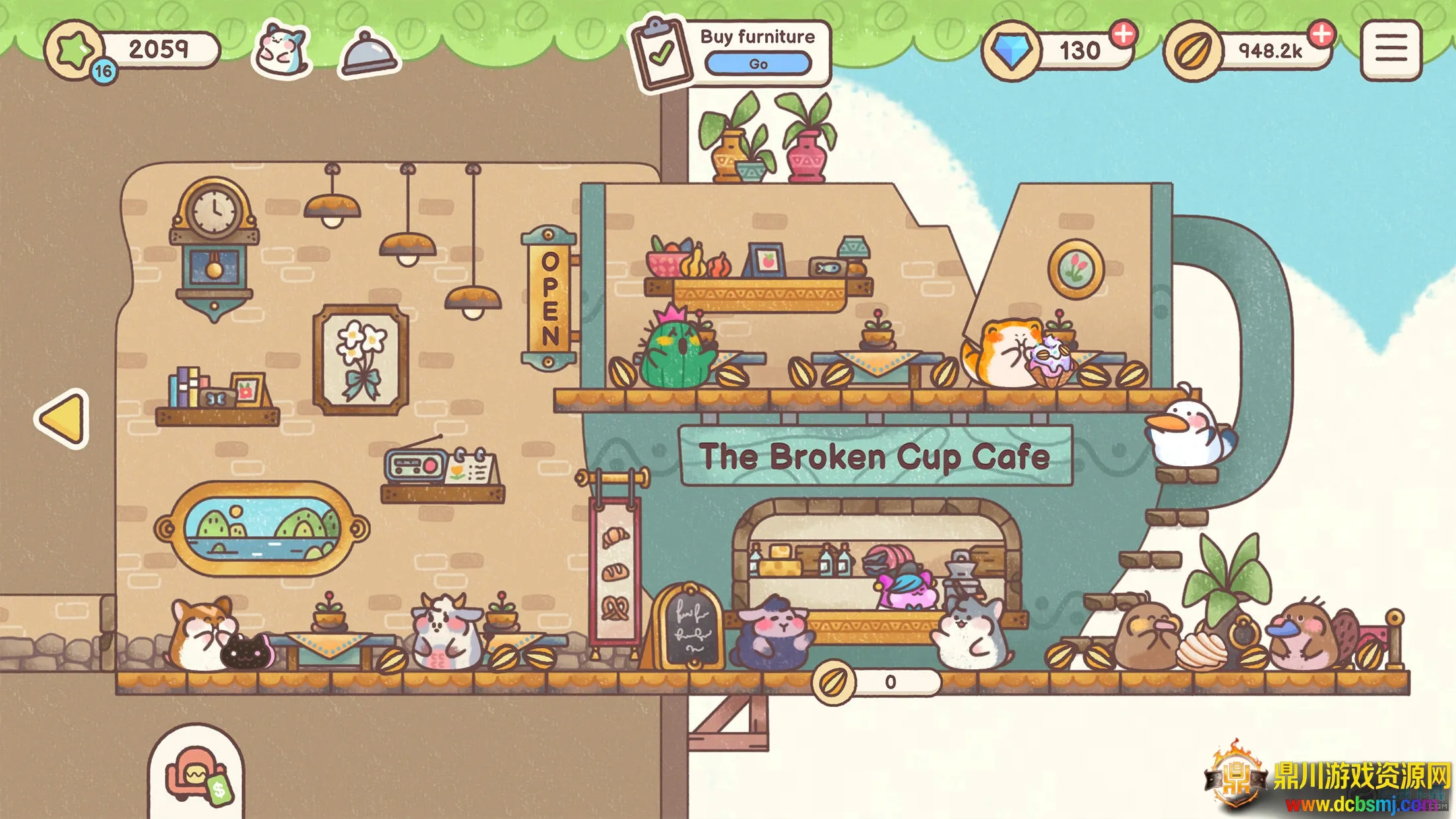1456x819 pixels.
Task: Click the Go button for Buy furniture
Action: click(757, 64)
